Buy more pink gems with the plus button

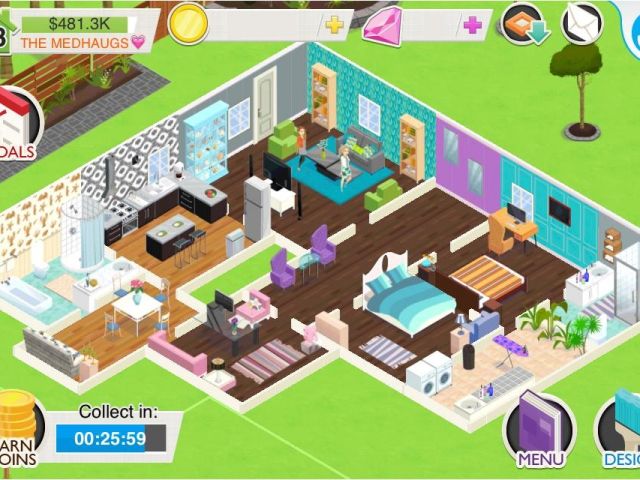point(472,25)
